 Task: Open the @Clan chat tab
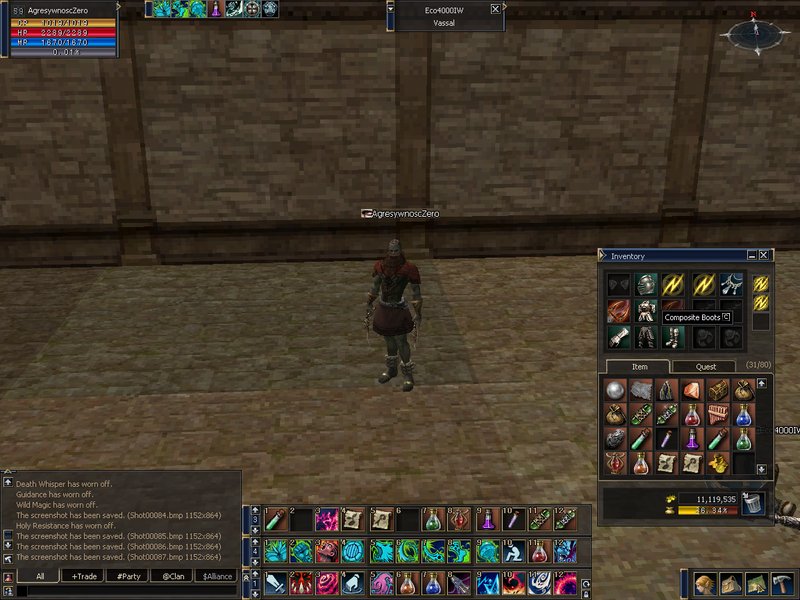[x=173, y=576]
